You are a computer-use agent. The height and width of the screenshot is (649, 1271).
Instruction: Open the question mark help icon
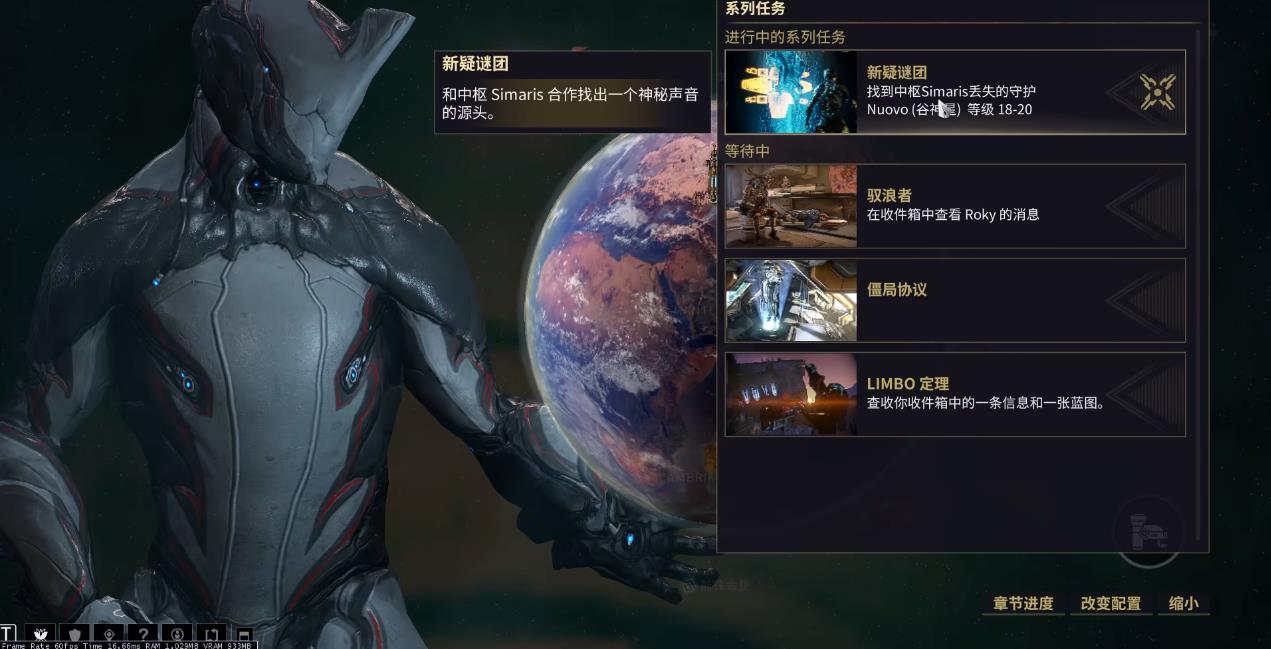[144, 634]
